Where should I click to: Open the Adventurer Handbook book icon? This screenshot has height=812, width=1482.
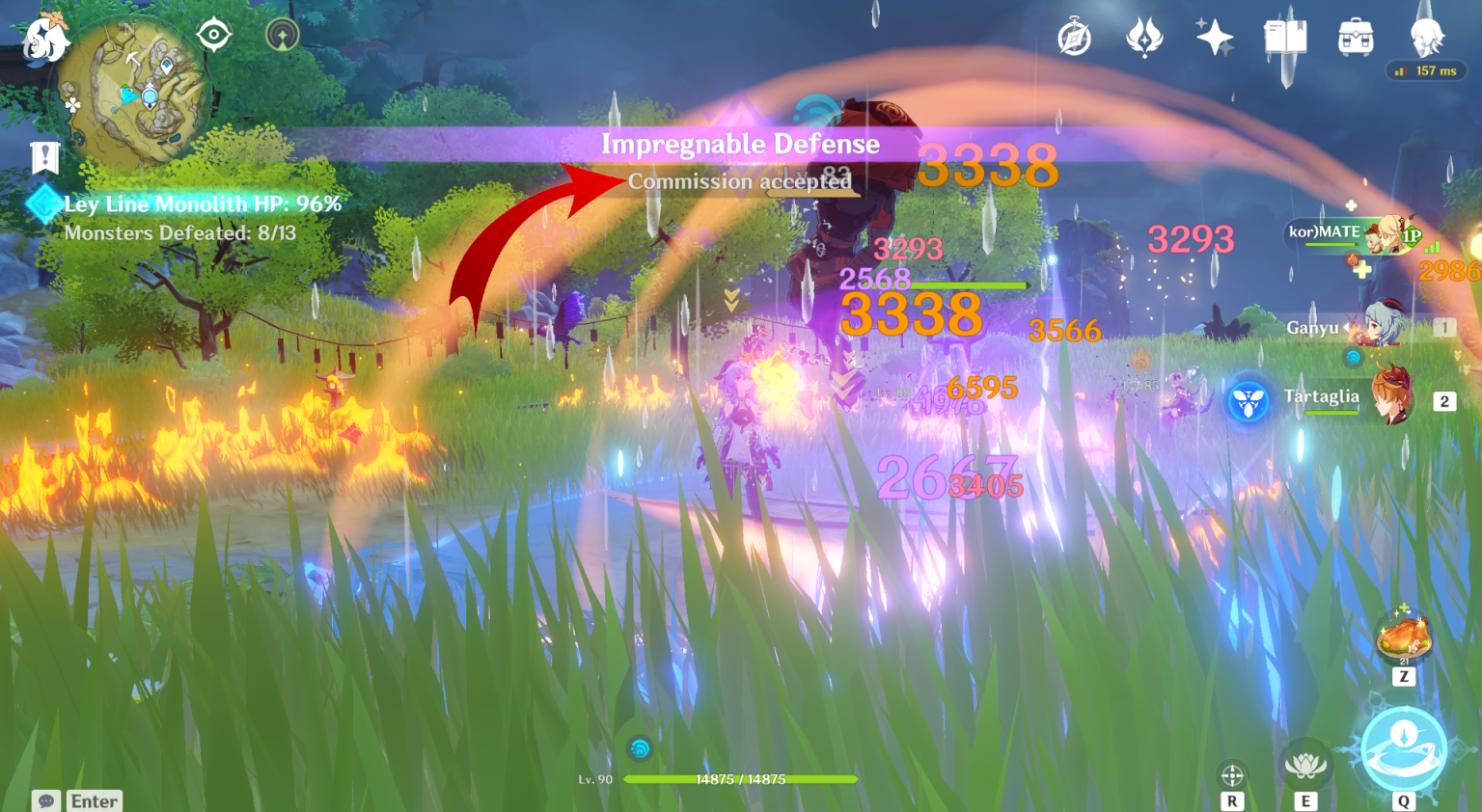pos(1285,38)
